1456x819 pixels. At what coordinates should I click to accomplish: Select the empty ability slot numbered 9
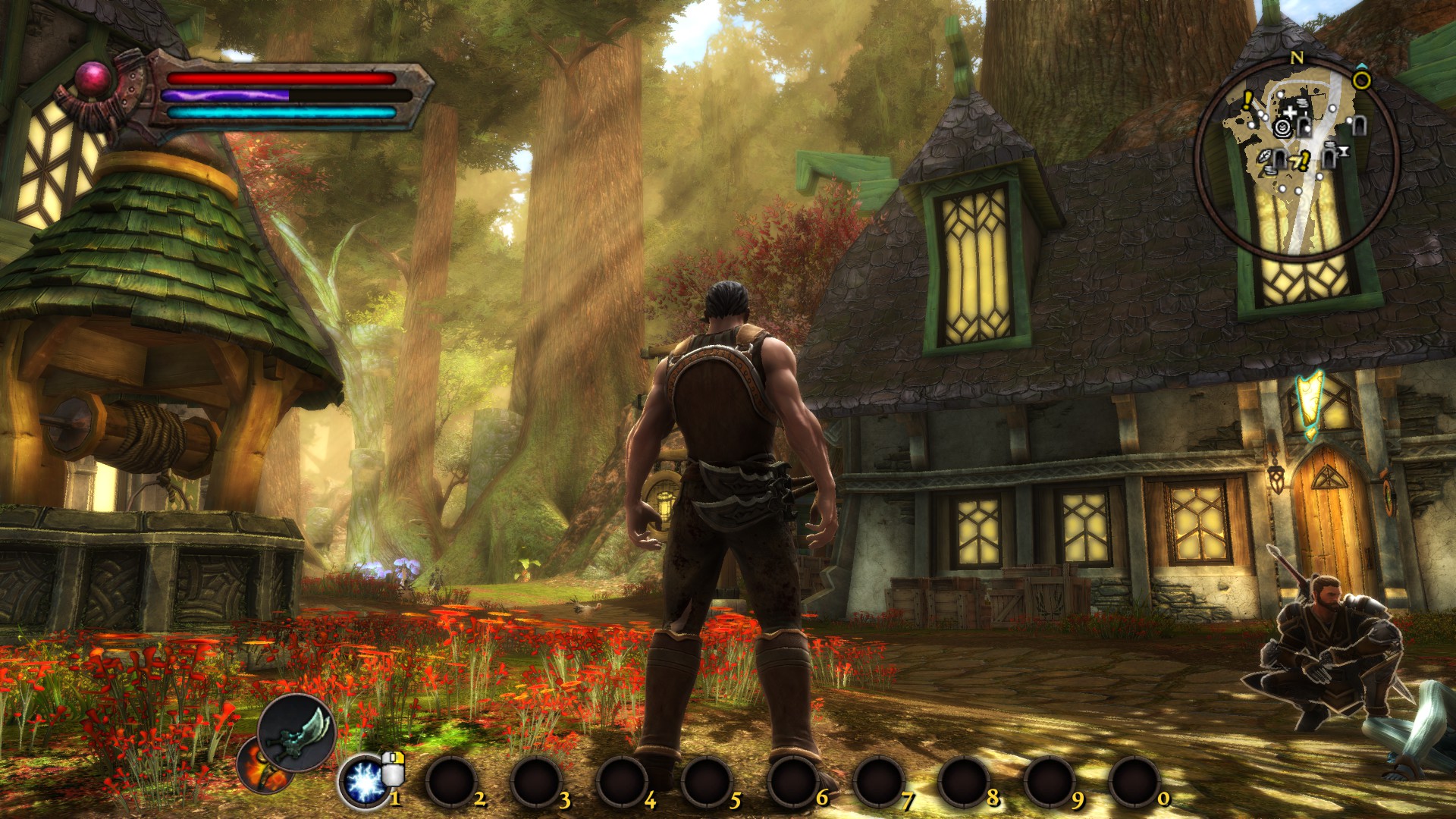(1049, 782)
